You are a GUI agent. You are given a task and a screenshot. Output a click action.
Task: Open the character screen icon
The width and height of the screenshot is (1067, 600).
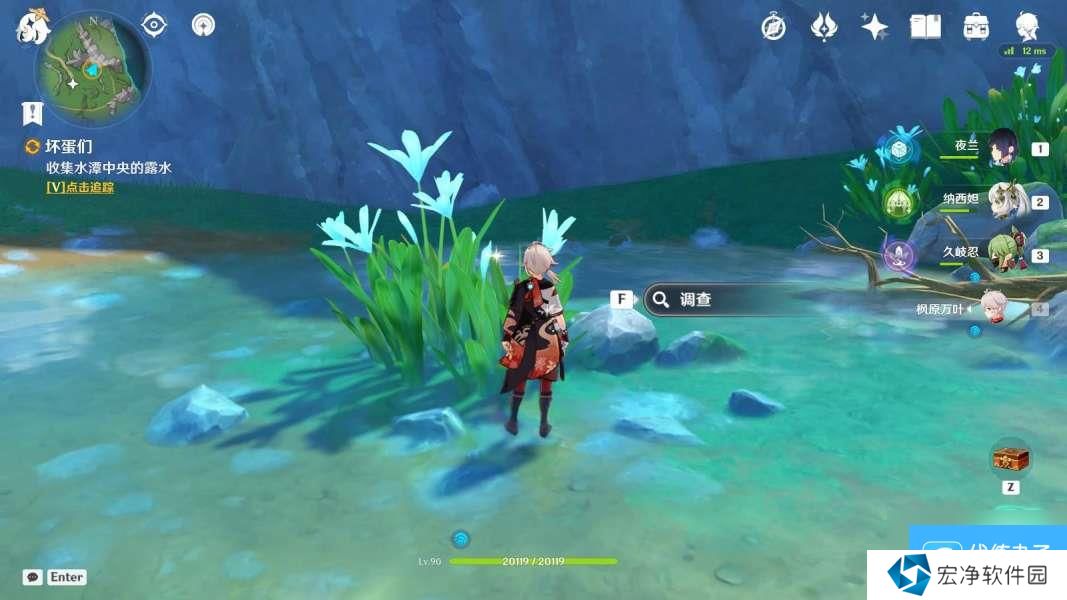coord(1027,26)
